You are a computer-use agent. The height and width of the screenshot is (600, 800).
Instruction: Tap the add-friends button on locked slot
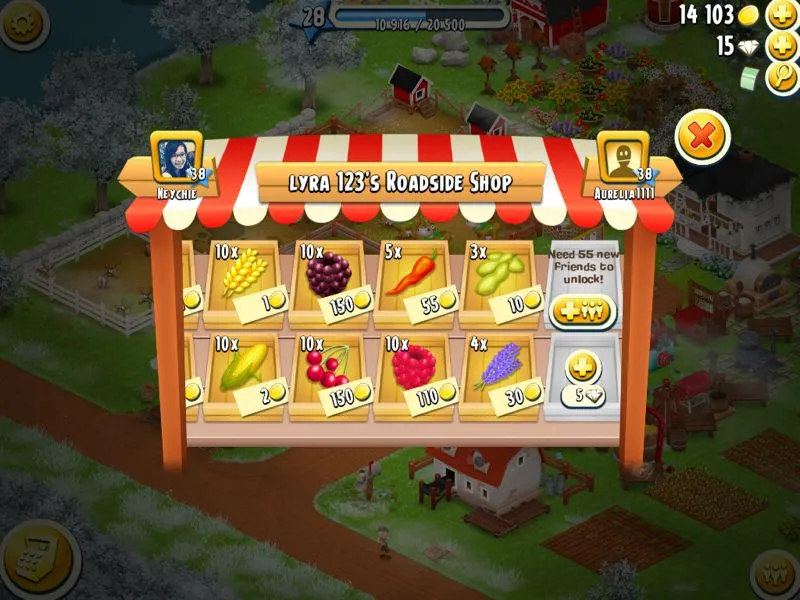click(582, 311)
